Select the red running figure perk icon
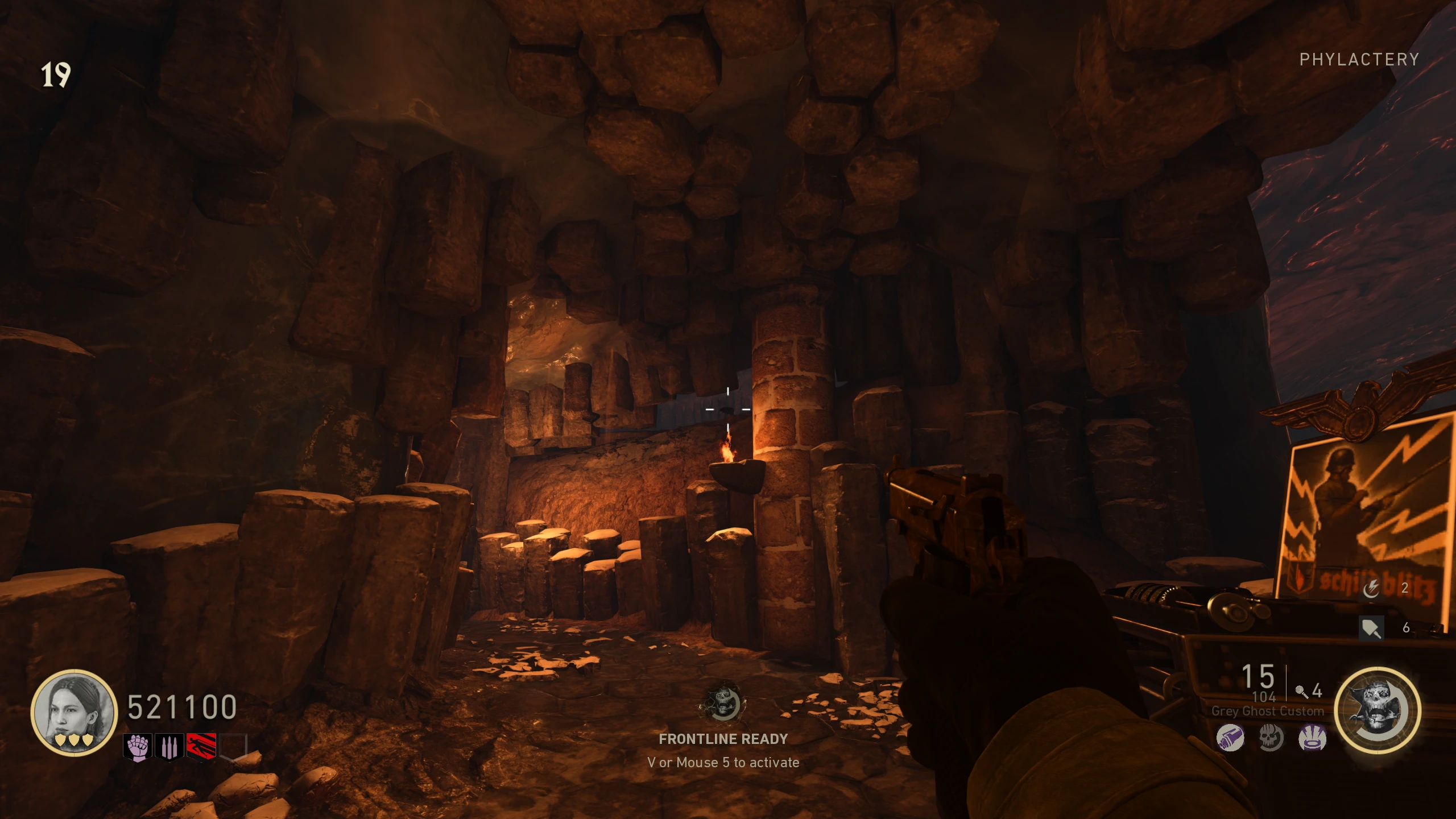Image resolution: width=1456 pixels, height=819 pixels. [201, 746]
